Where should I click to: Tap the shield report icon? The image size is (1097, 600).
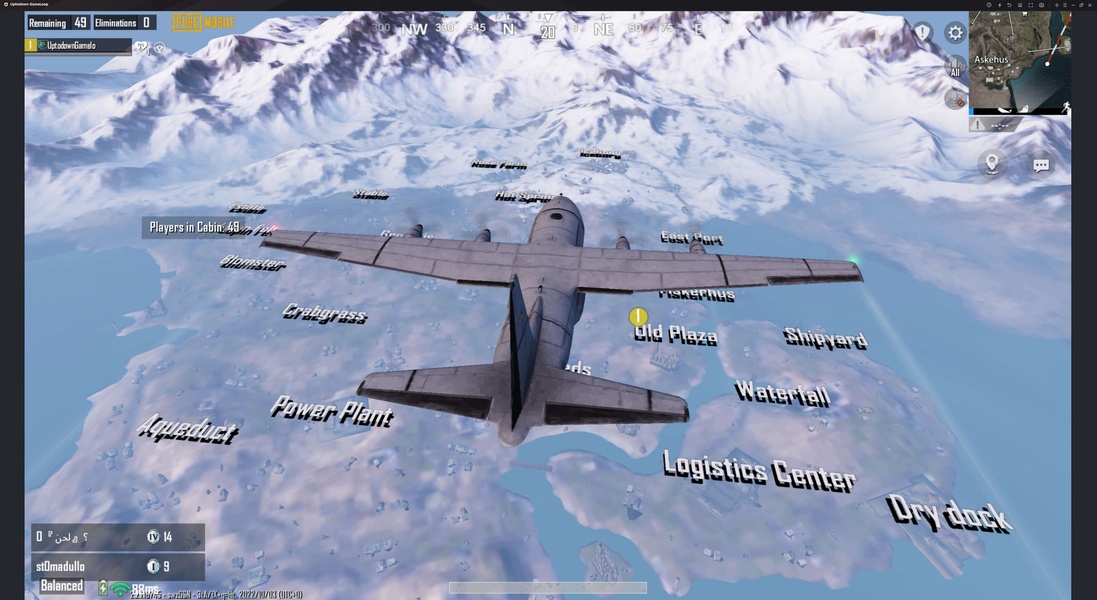click(x=922, y=33)
